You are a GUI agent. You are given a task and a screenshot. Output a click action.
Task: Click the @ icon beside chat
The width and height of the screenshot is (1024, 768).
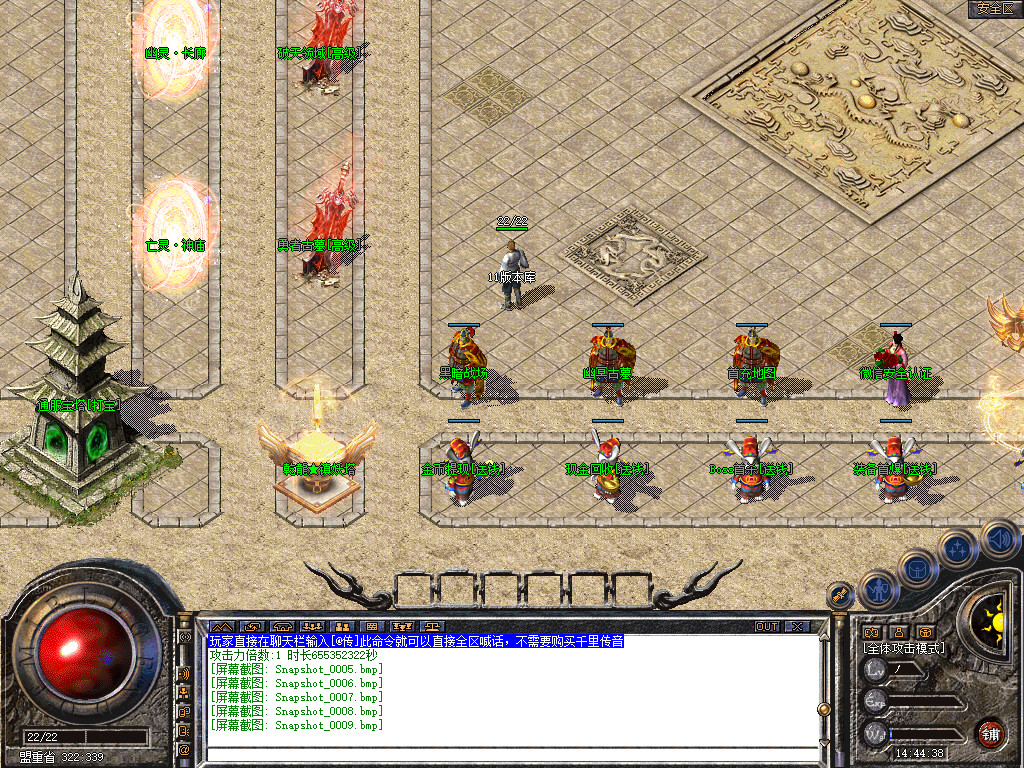tap(185, 748)
